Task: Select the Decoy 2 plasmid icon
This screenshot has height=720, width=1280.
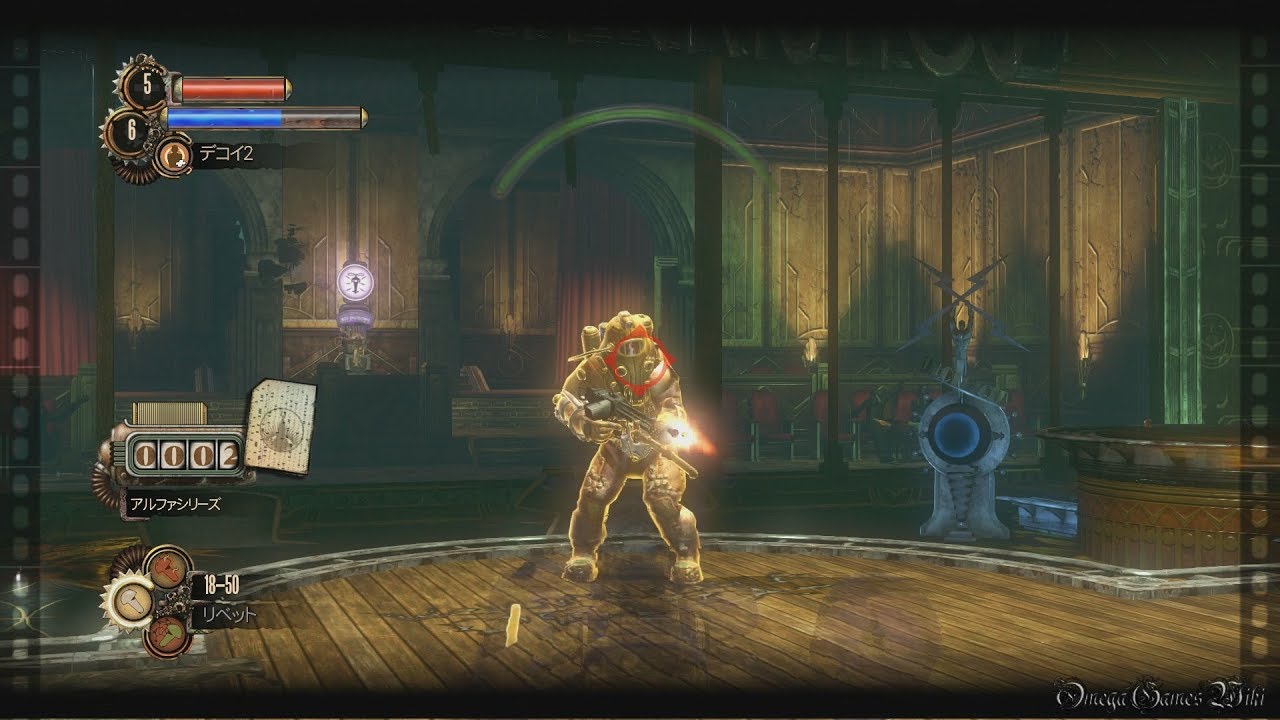Action: 172,155
